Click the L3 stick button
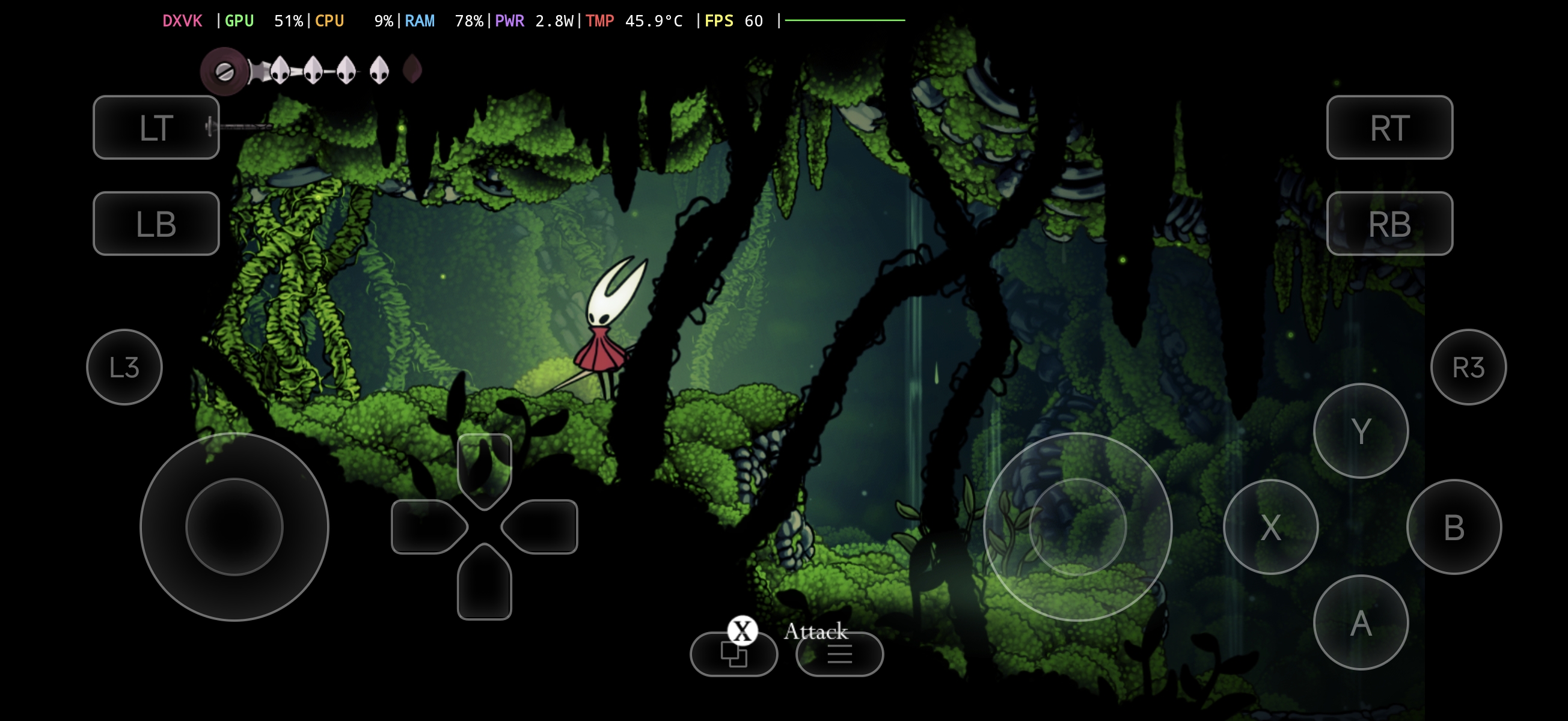 (124, 368)
